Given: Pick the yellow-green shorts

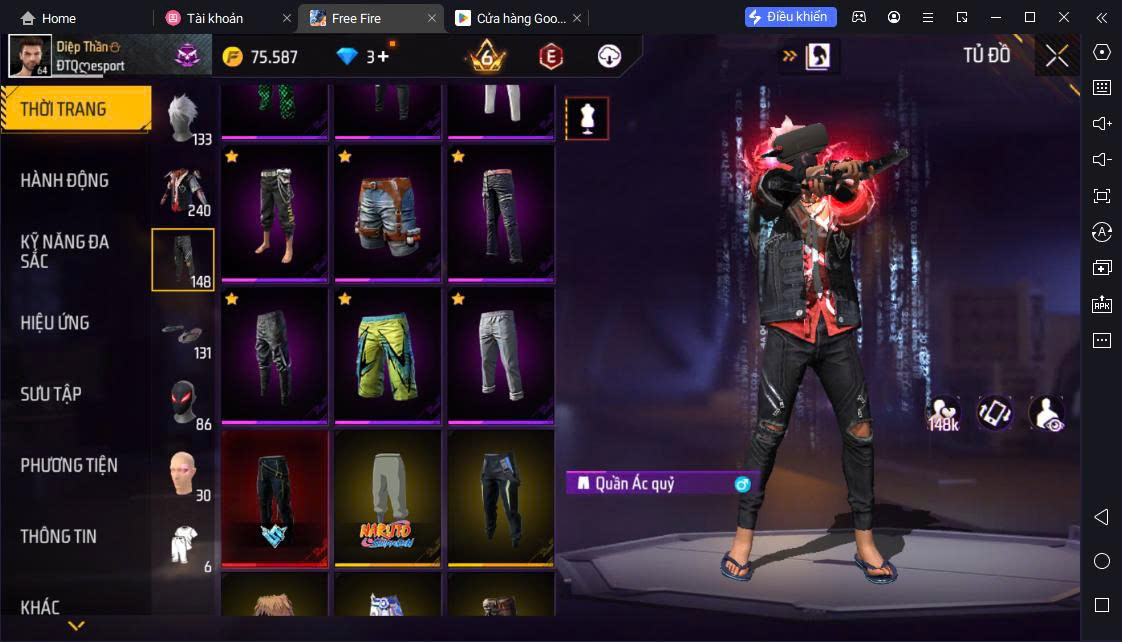Looking at the screenshot, I should [x=387, y=353].
